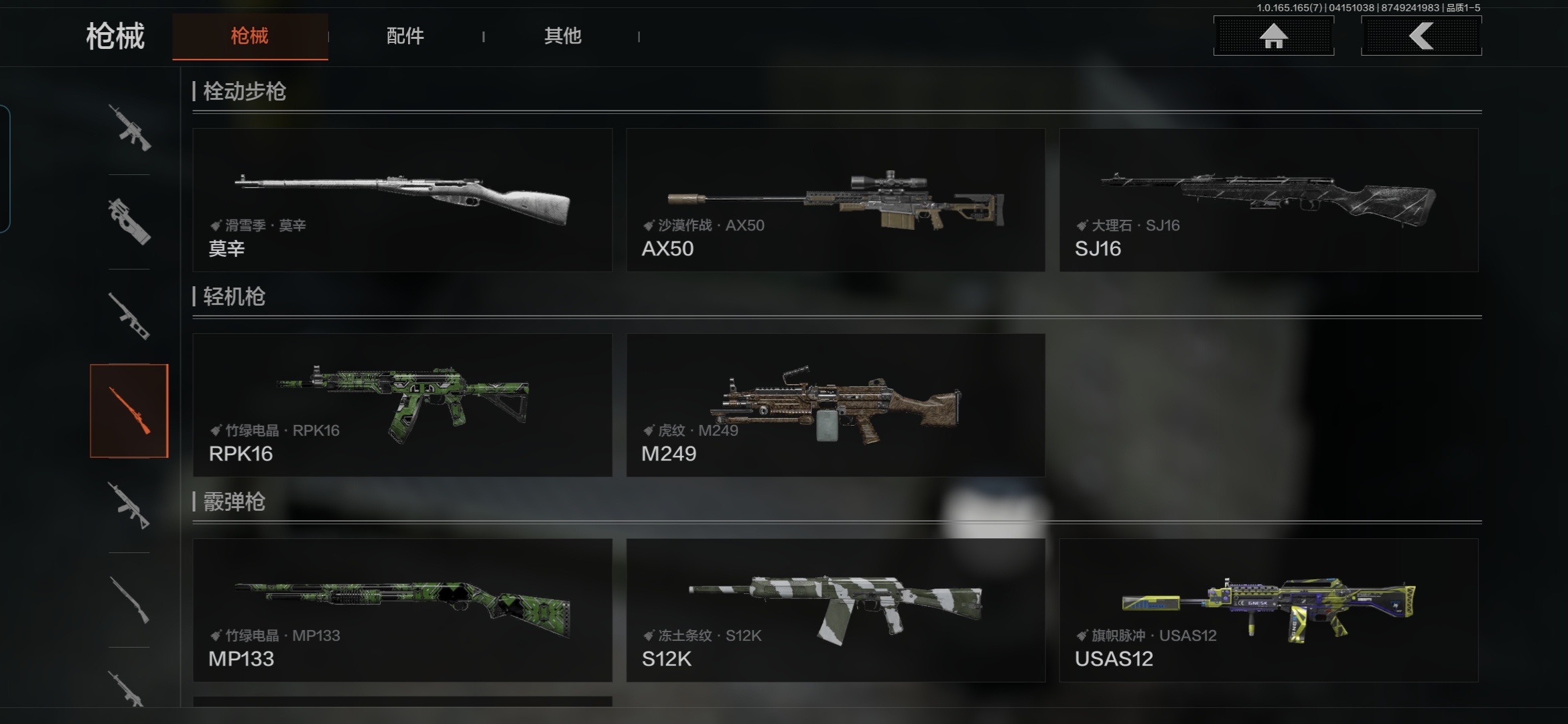Screen dimensions: 1568x724
Task: Open the 配件 tab
Action: tap(405, 36)
